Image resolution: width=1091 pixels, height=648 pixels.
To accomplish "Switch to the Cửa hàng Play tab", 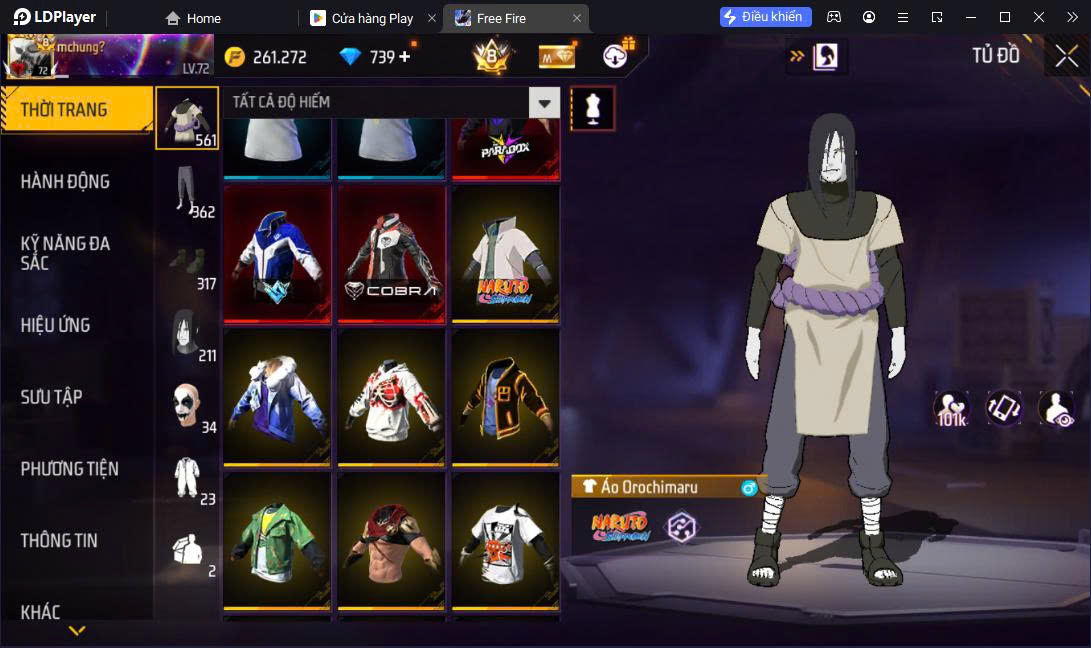I will pos(372,18).
